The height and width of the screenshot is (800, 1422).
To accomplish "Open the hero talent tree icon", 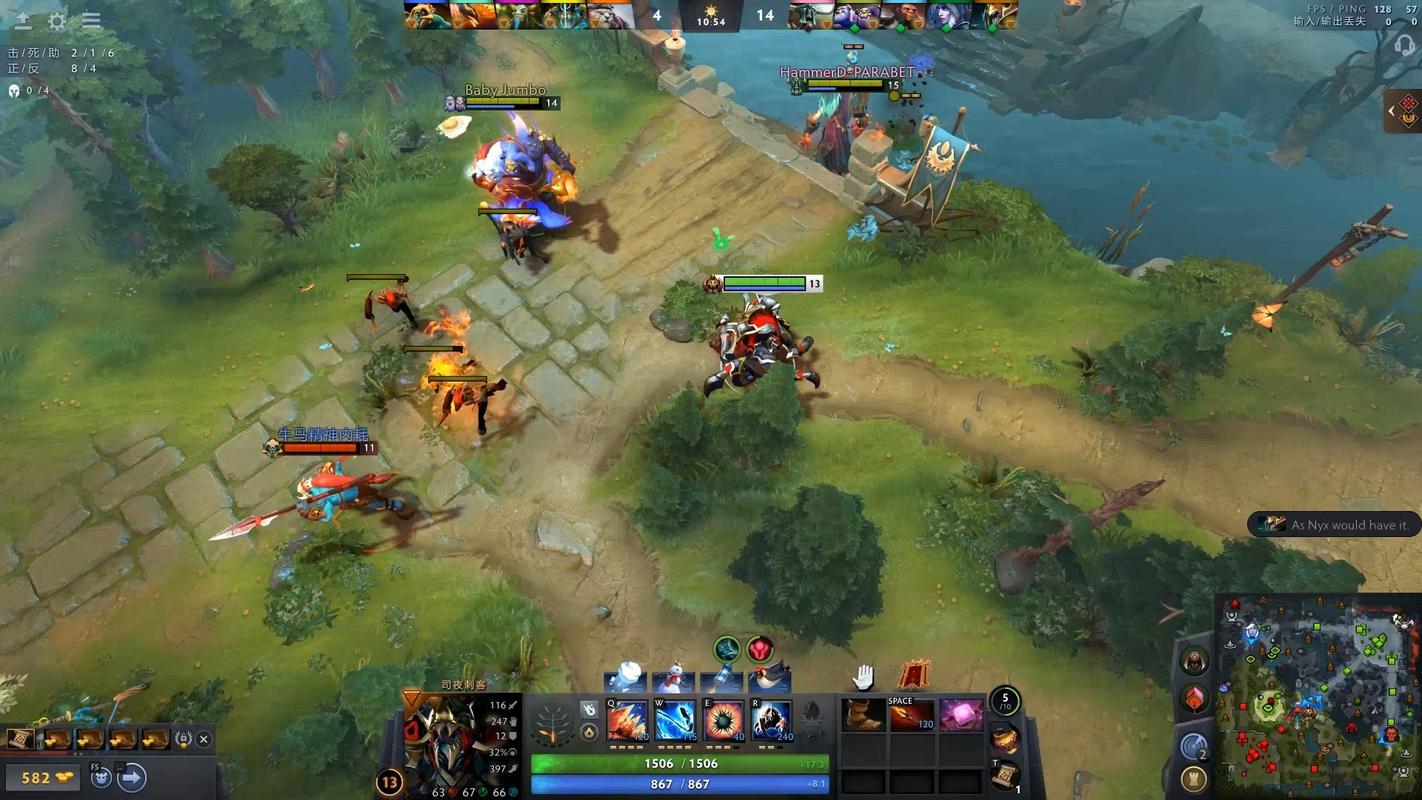I will (553, 722).
